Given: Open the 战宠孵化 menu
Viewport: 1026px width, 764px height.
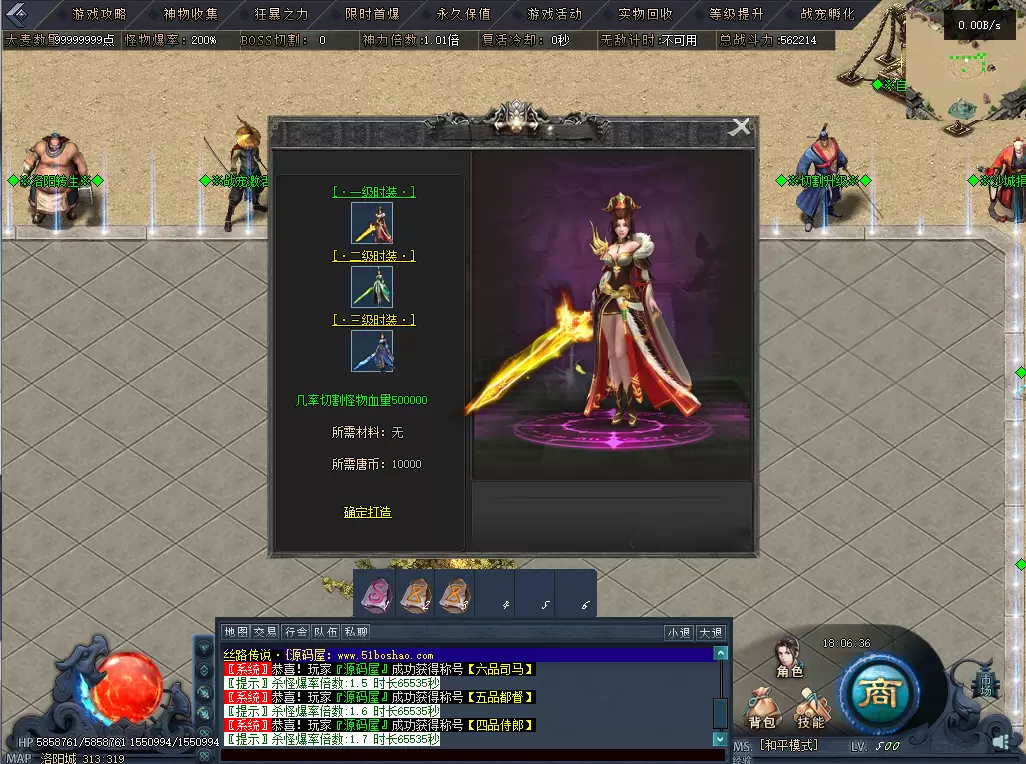Looking at the screenshot, I should [x=827, y=14].
